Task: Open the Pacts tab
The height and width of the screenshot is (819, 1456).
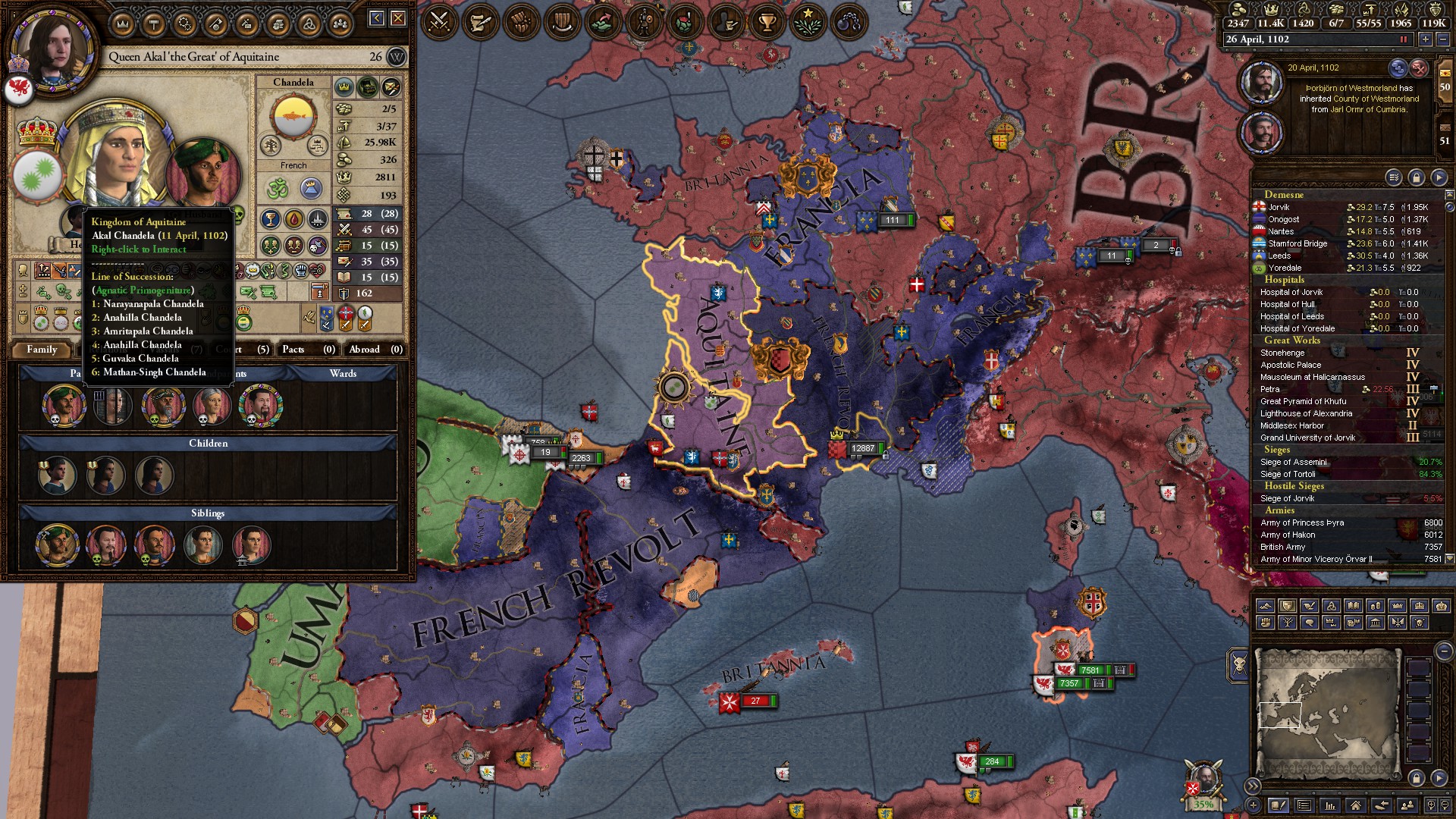Action: (293, 350)
